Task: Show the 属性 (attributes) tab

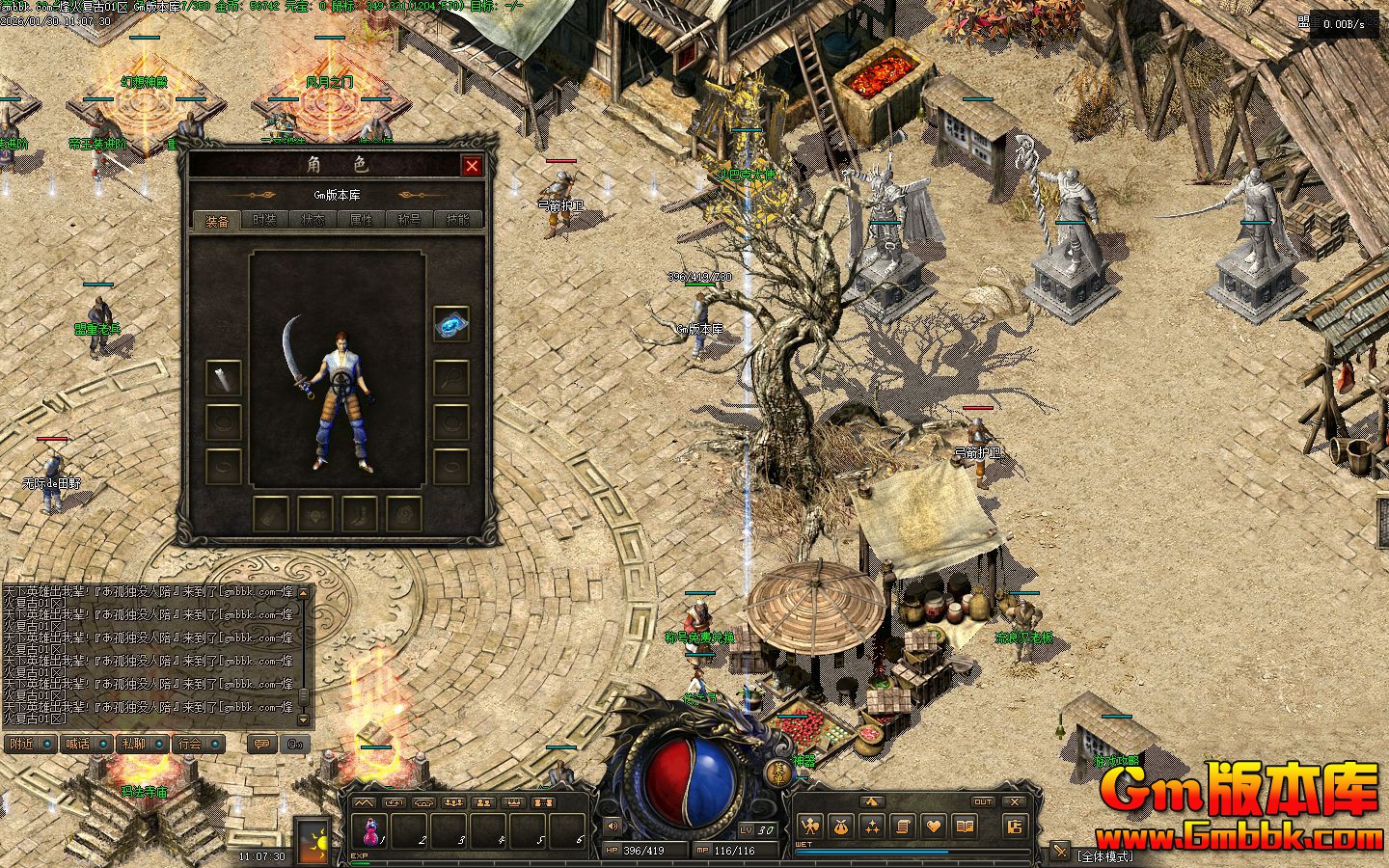Action: 361,220
